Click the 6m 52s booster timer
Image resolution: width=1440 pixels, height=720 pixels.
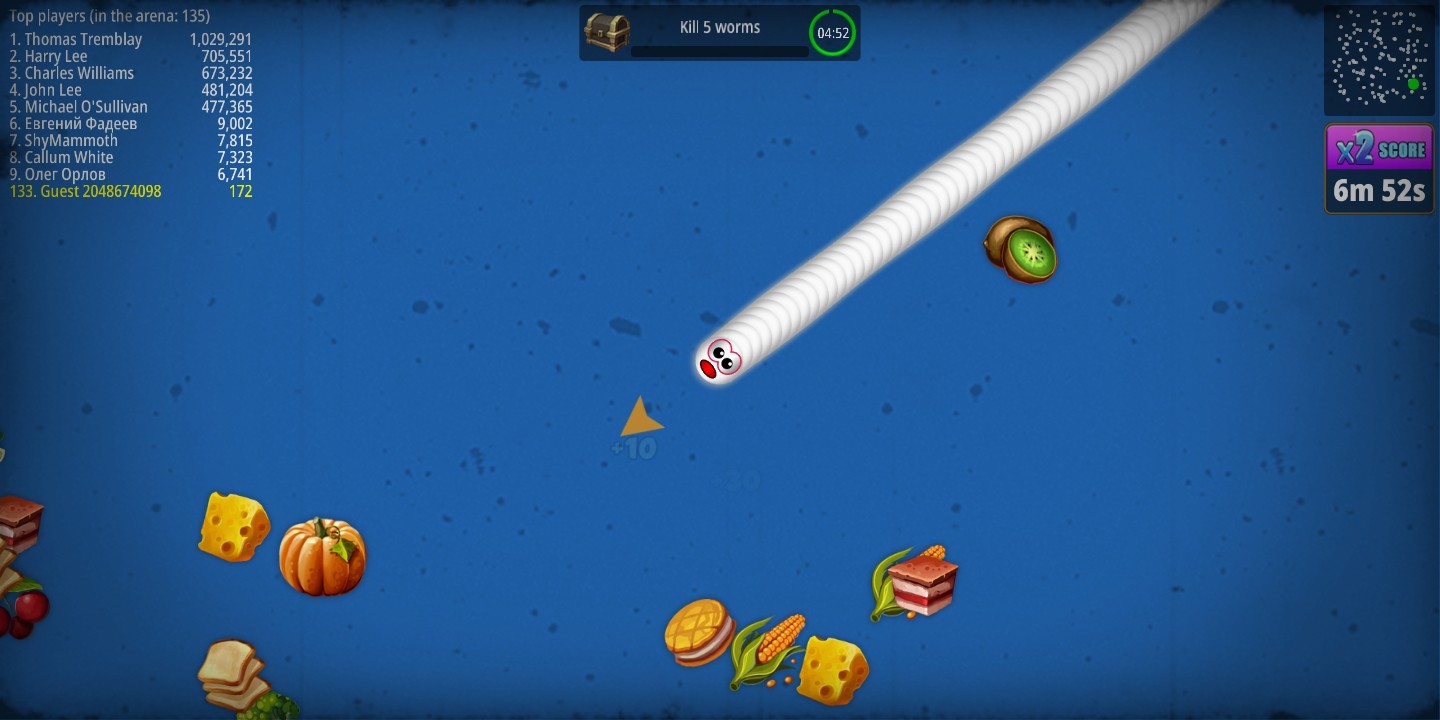1378,190
